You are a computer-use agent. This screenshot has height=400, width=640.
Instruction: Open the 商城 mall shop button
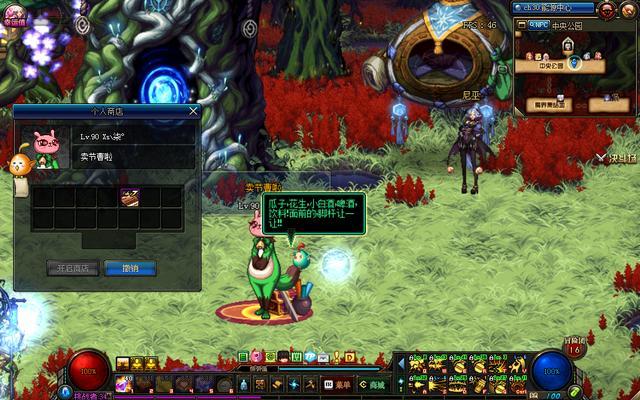372,384
